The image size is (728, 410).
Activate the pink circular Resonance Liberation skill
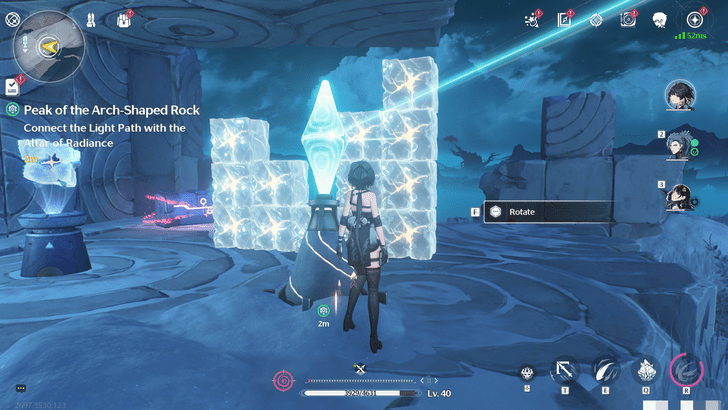click(686, 370)
